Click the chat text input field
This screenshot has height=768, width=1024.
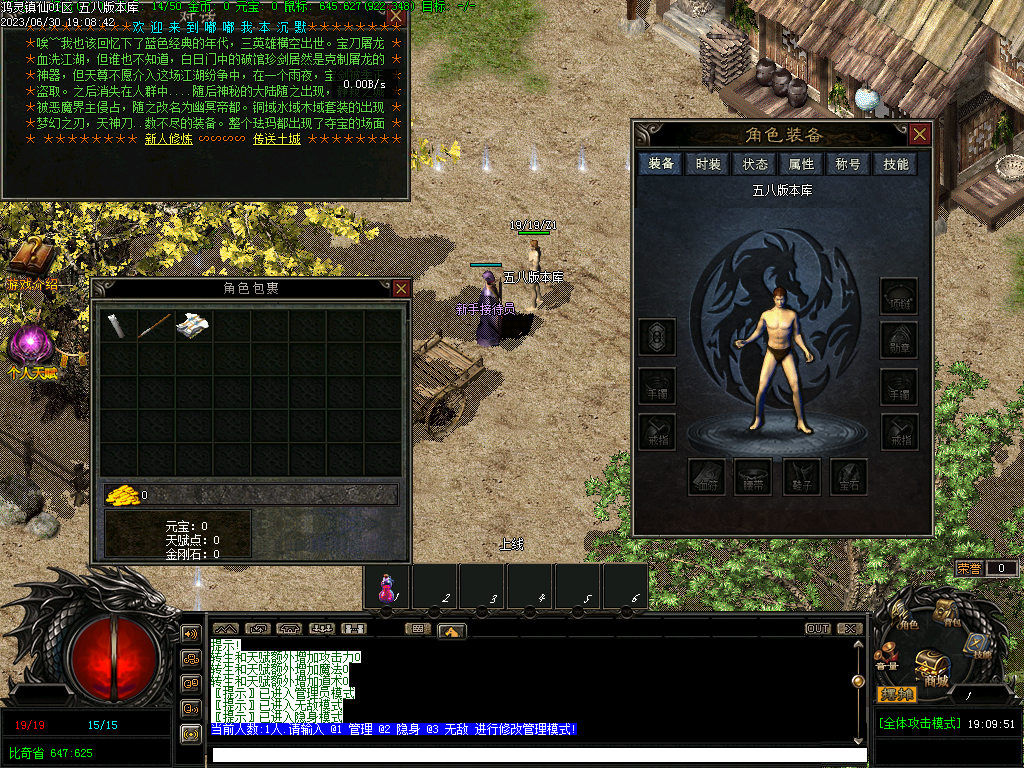(538, 754)
